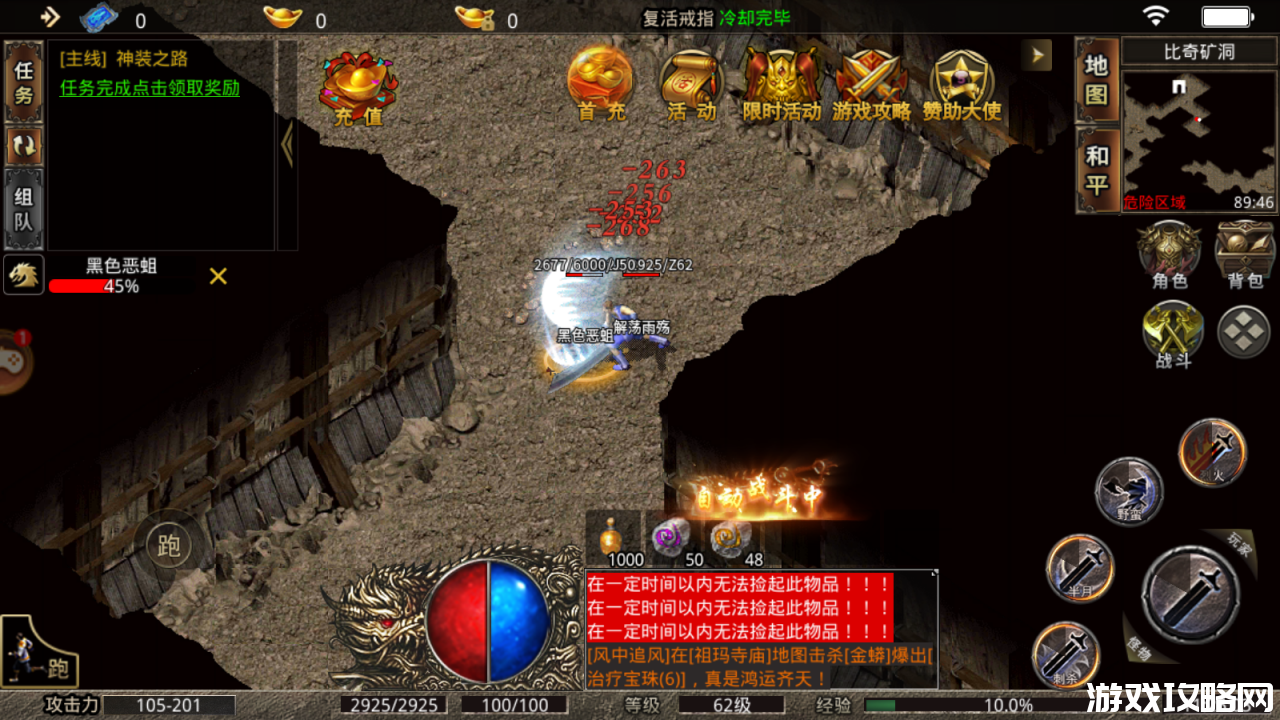Open the 背包 backpack inventory

point(1245,254)
